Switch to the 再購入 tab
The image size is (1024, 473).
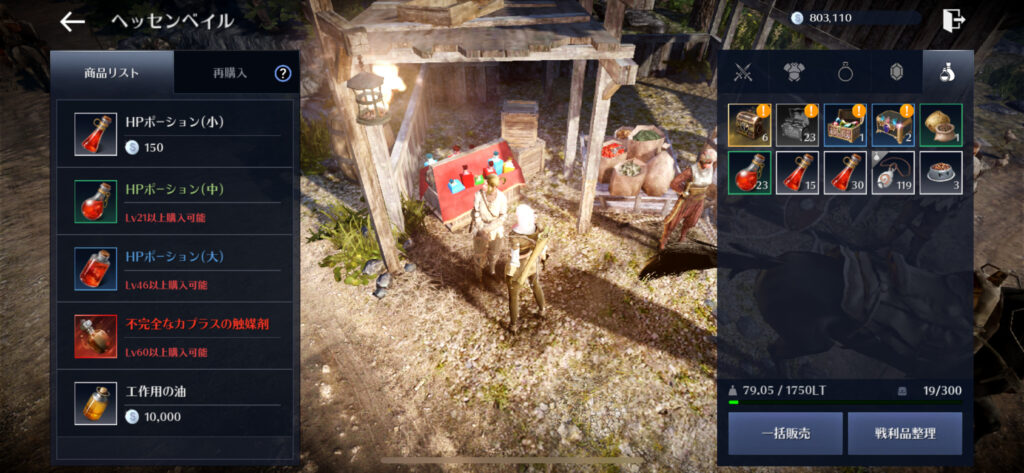tap(230, 73)
